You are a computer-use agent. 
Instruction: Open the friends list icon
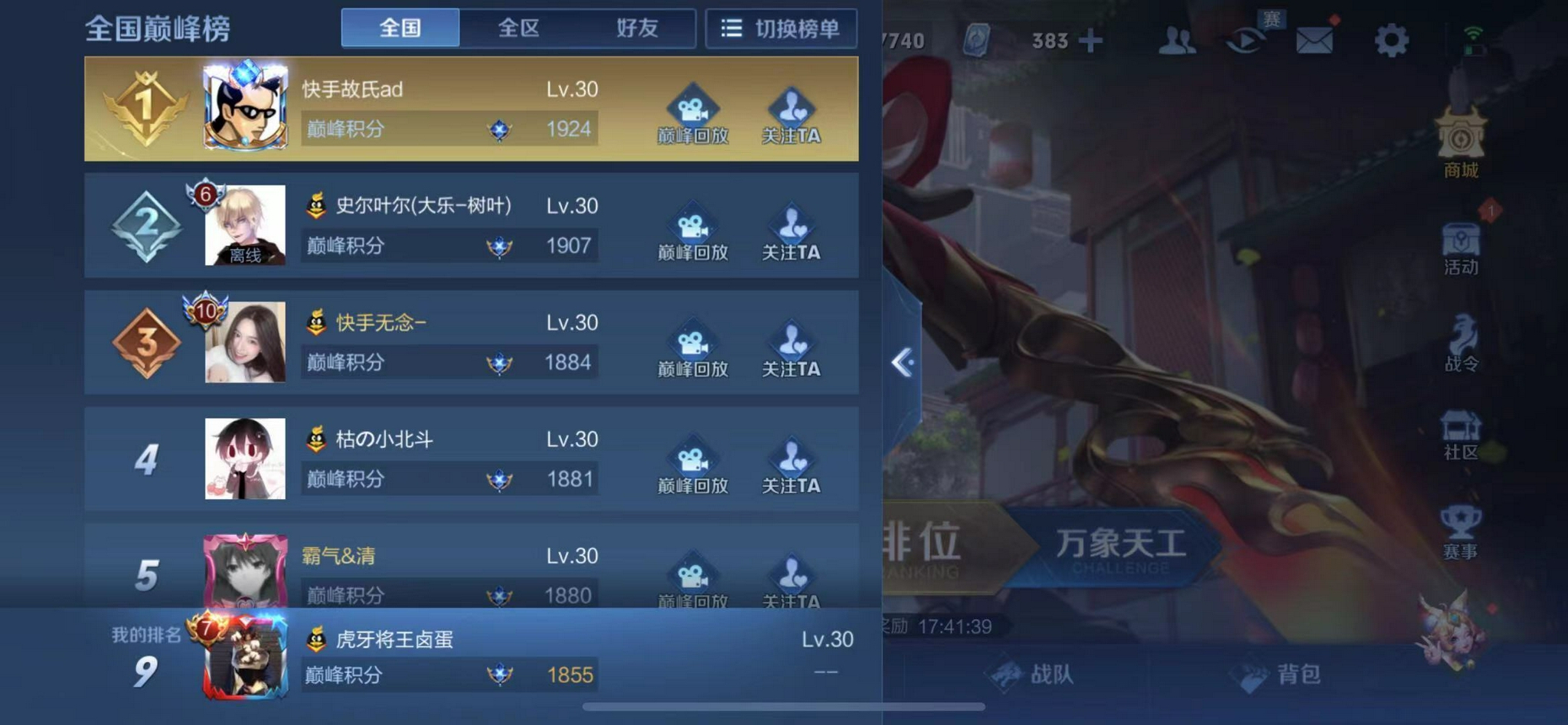(x=1179, y=41)
